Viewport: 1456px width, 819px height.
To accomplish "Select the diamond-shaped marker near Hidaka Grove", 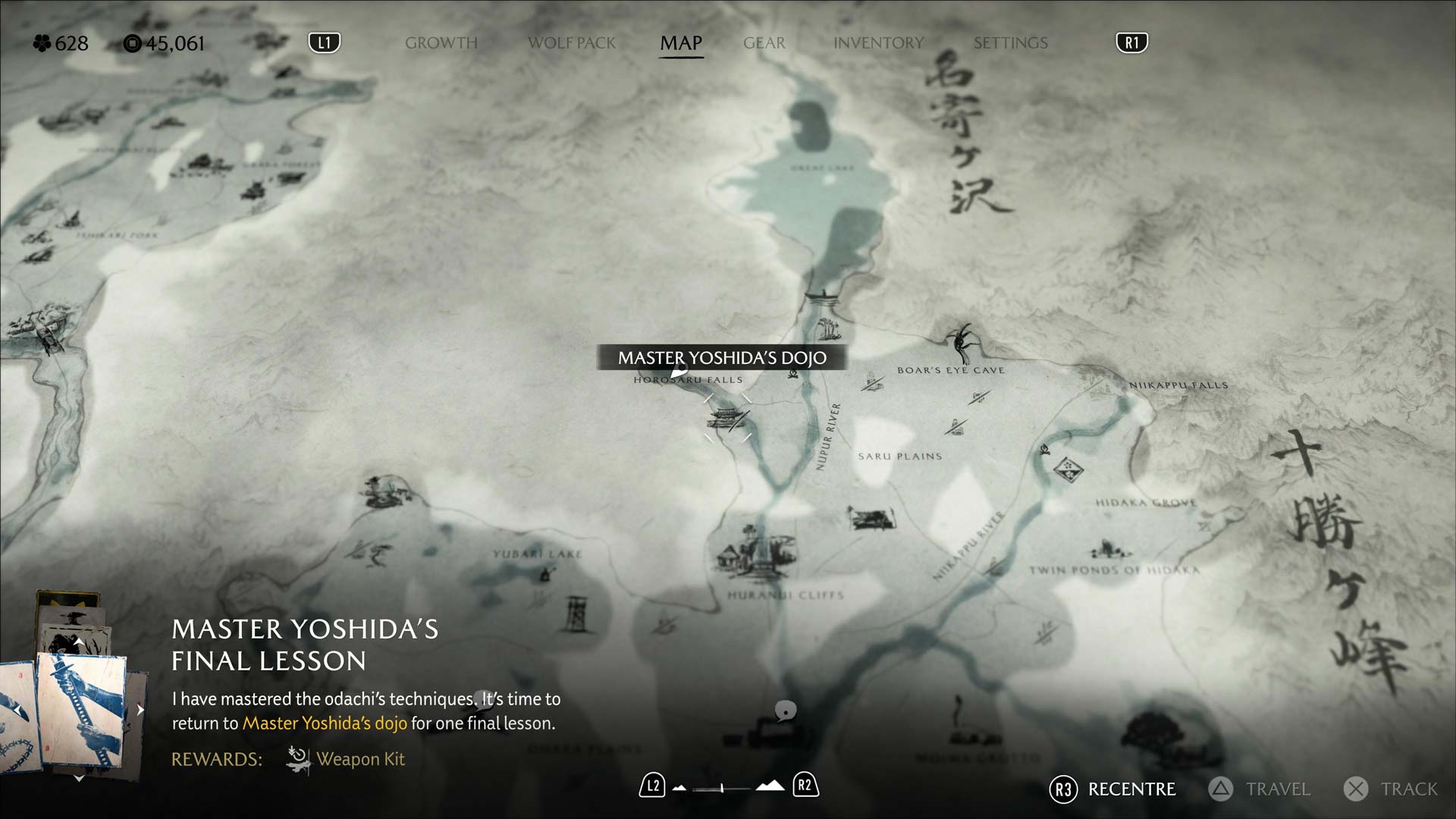I will [1068, 469].
